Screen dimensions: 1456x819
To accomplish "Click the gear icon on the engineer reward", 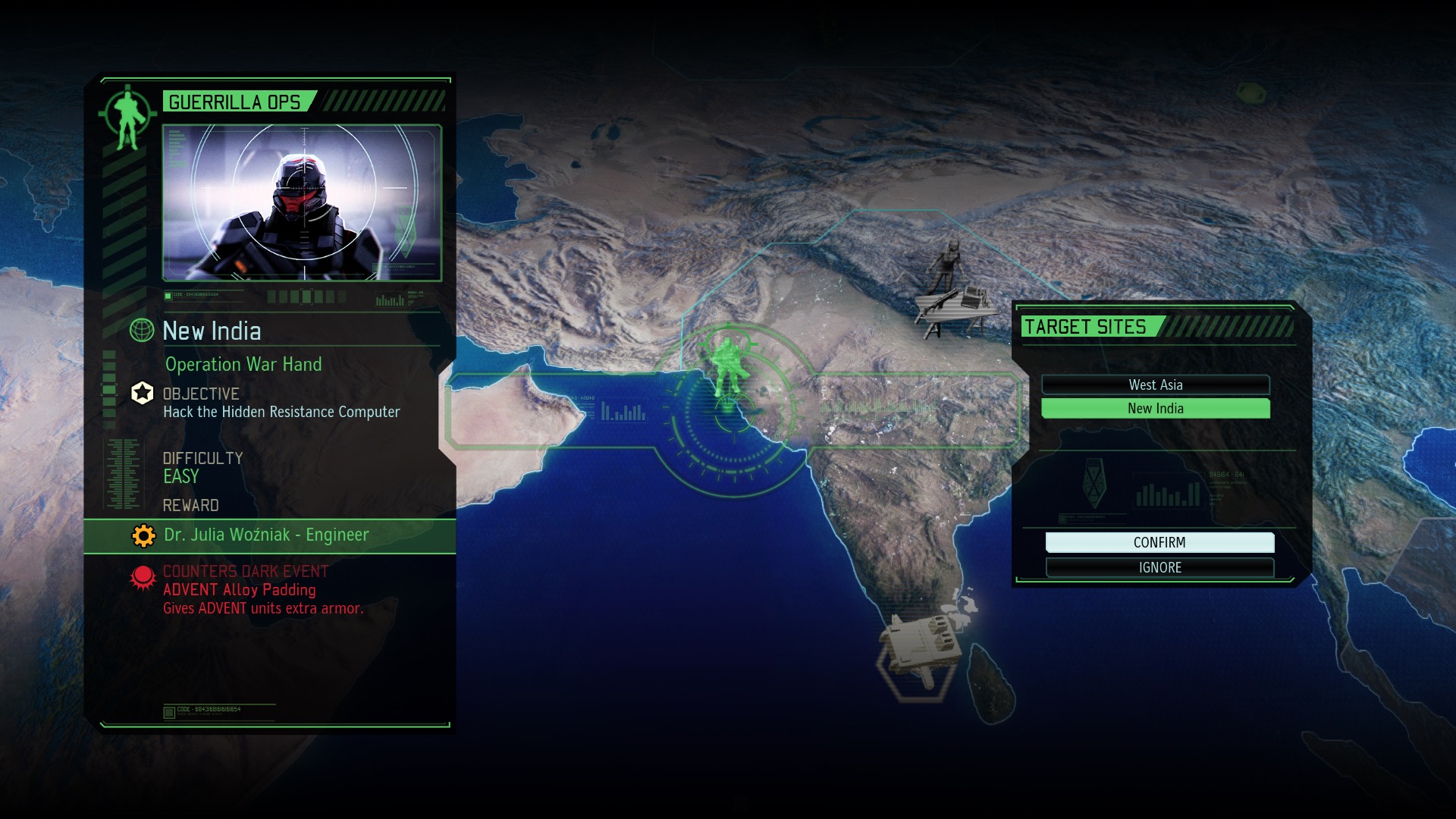I will click(143, 535).
